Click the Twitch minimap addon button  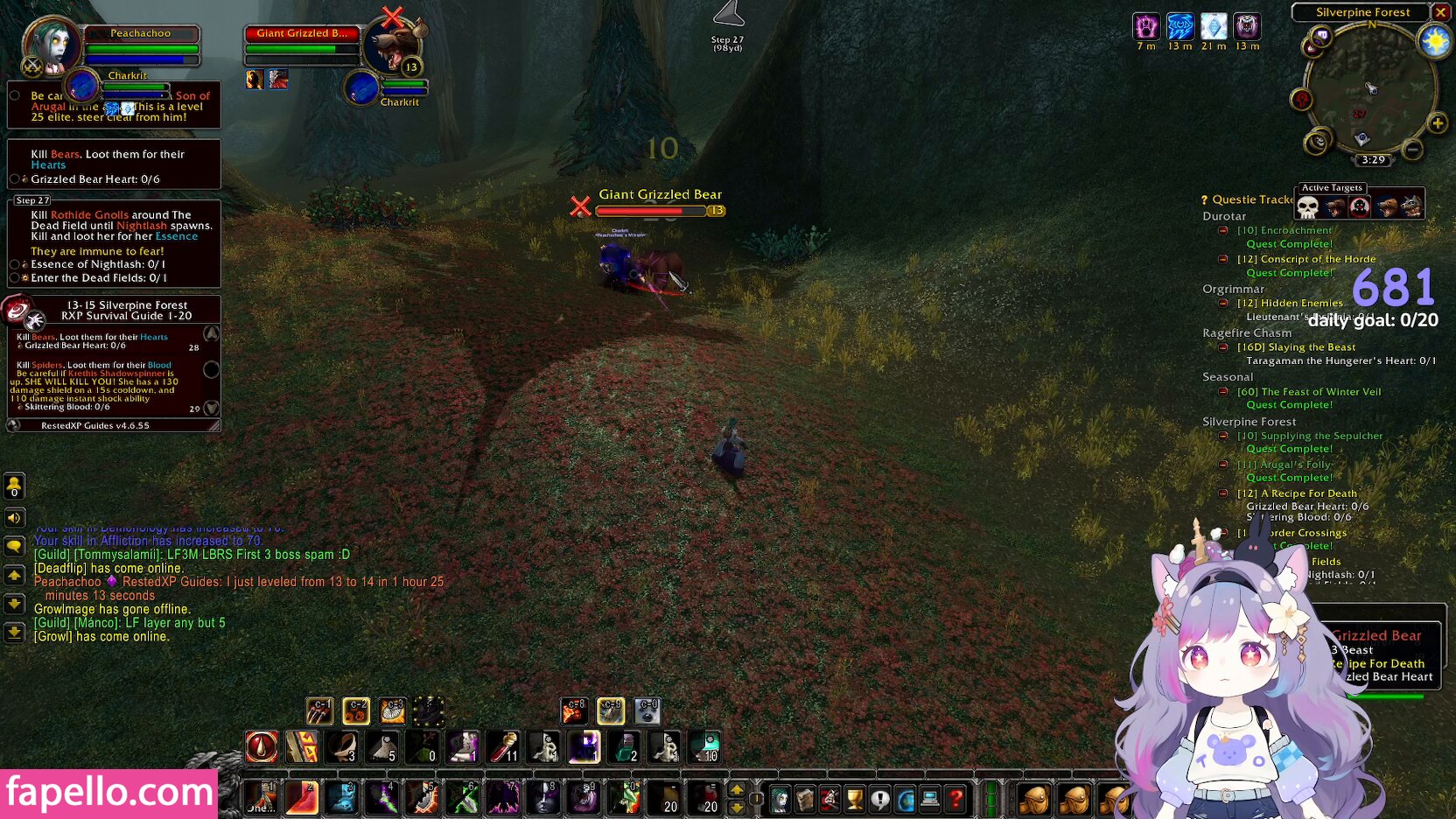pos(1321,37)
